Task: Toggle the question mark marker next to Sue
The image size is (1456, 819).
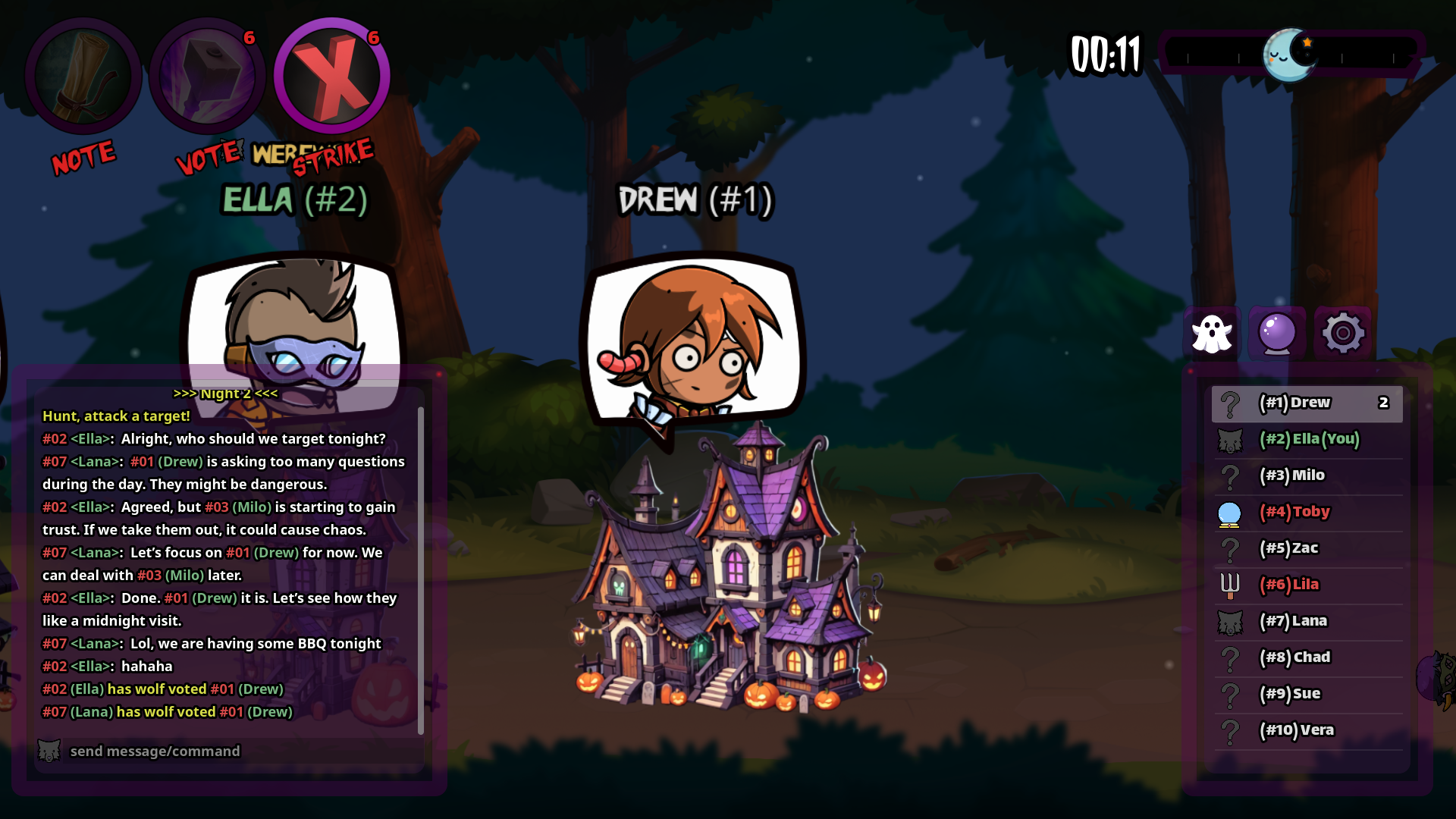Action: [1230, 693]
